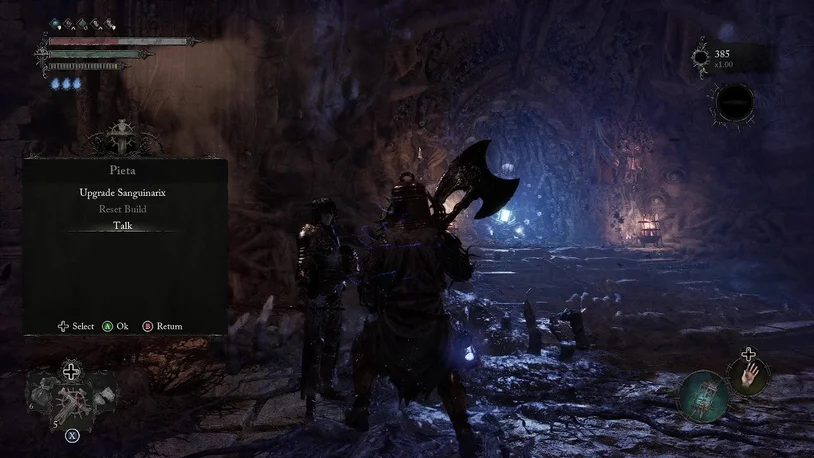The height and width of the screenshot is (458, 814).
Task: Pick the Talk option with Pieta
Action: point(125,226)
